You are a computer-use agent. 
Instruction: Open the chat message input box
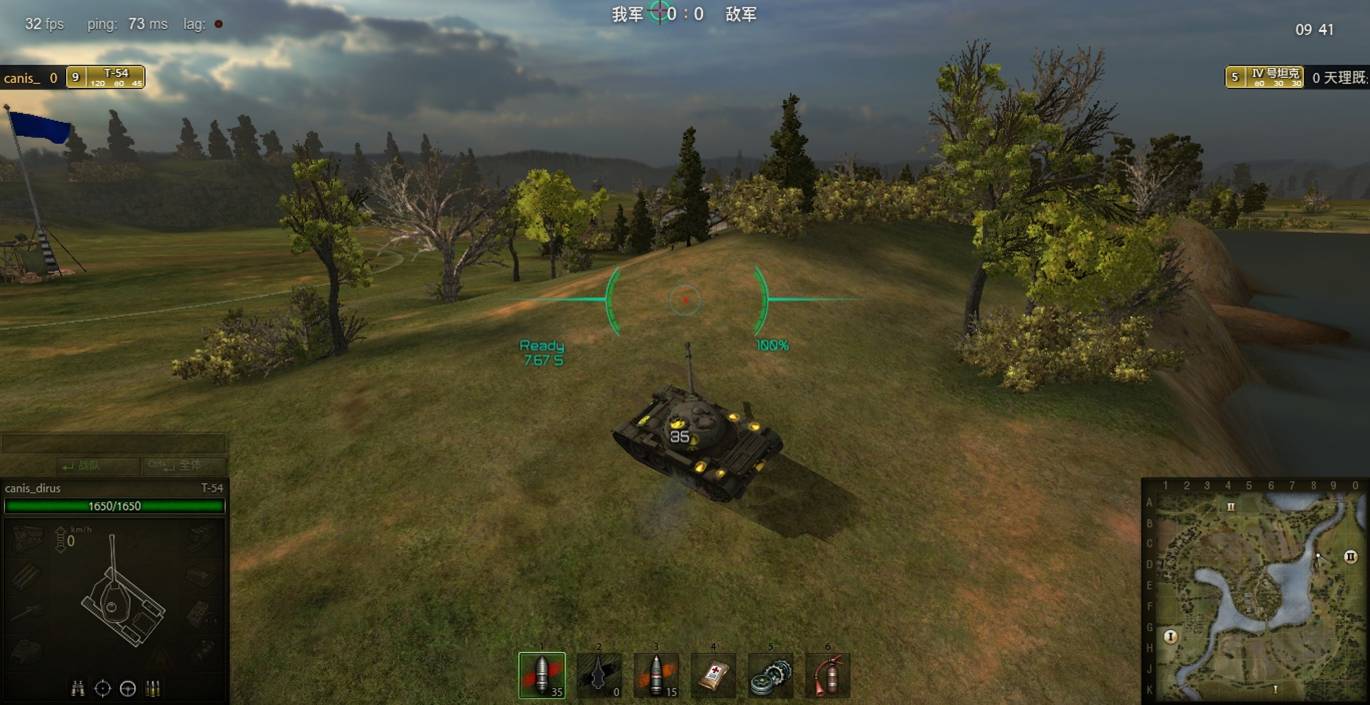click(113, 444)
